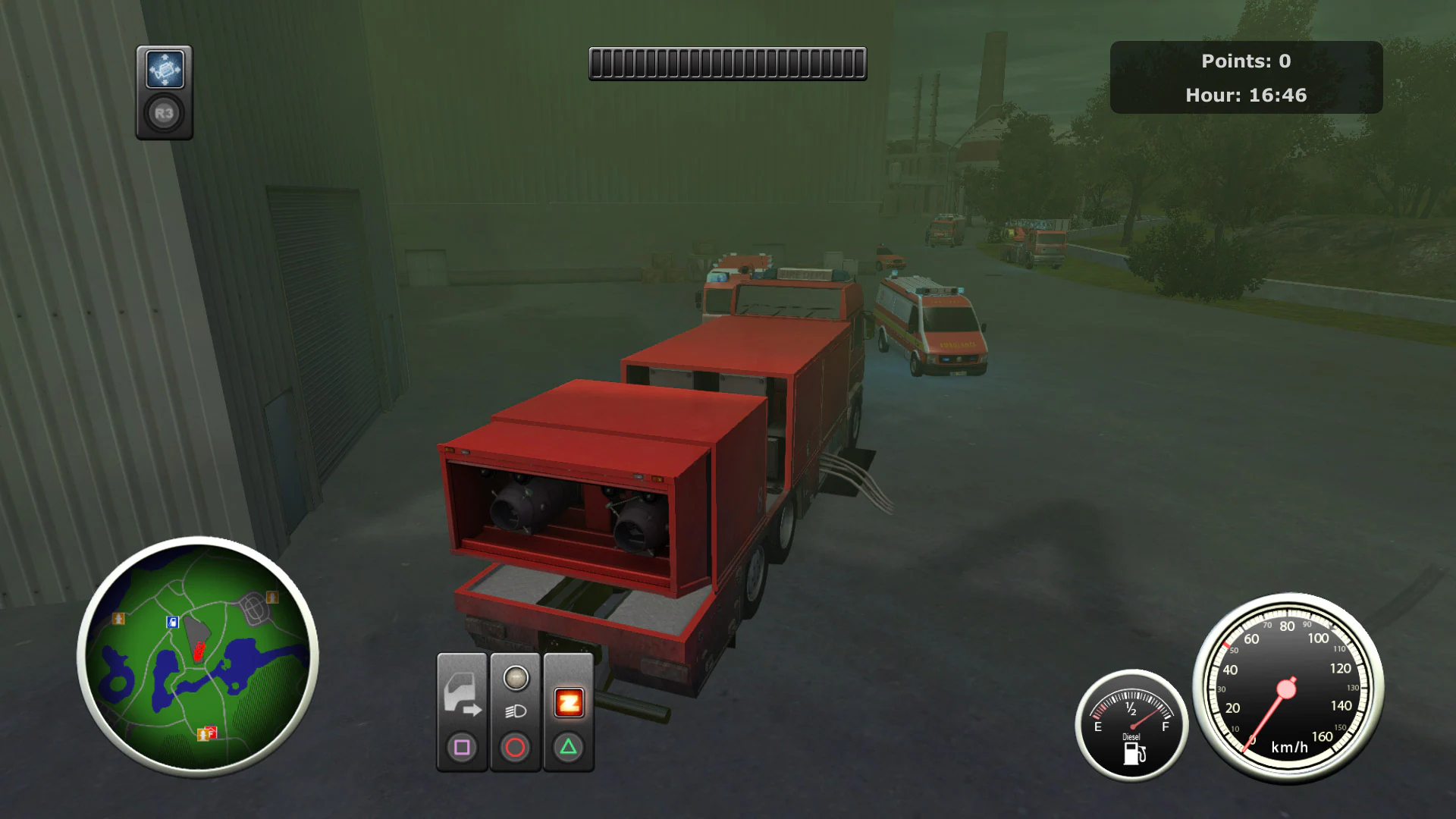Click the red player arrow on minimap
Viewport: 1456px width, 819px height.
pyautogui.click(x=199, y=651)
